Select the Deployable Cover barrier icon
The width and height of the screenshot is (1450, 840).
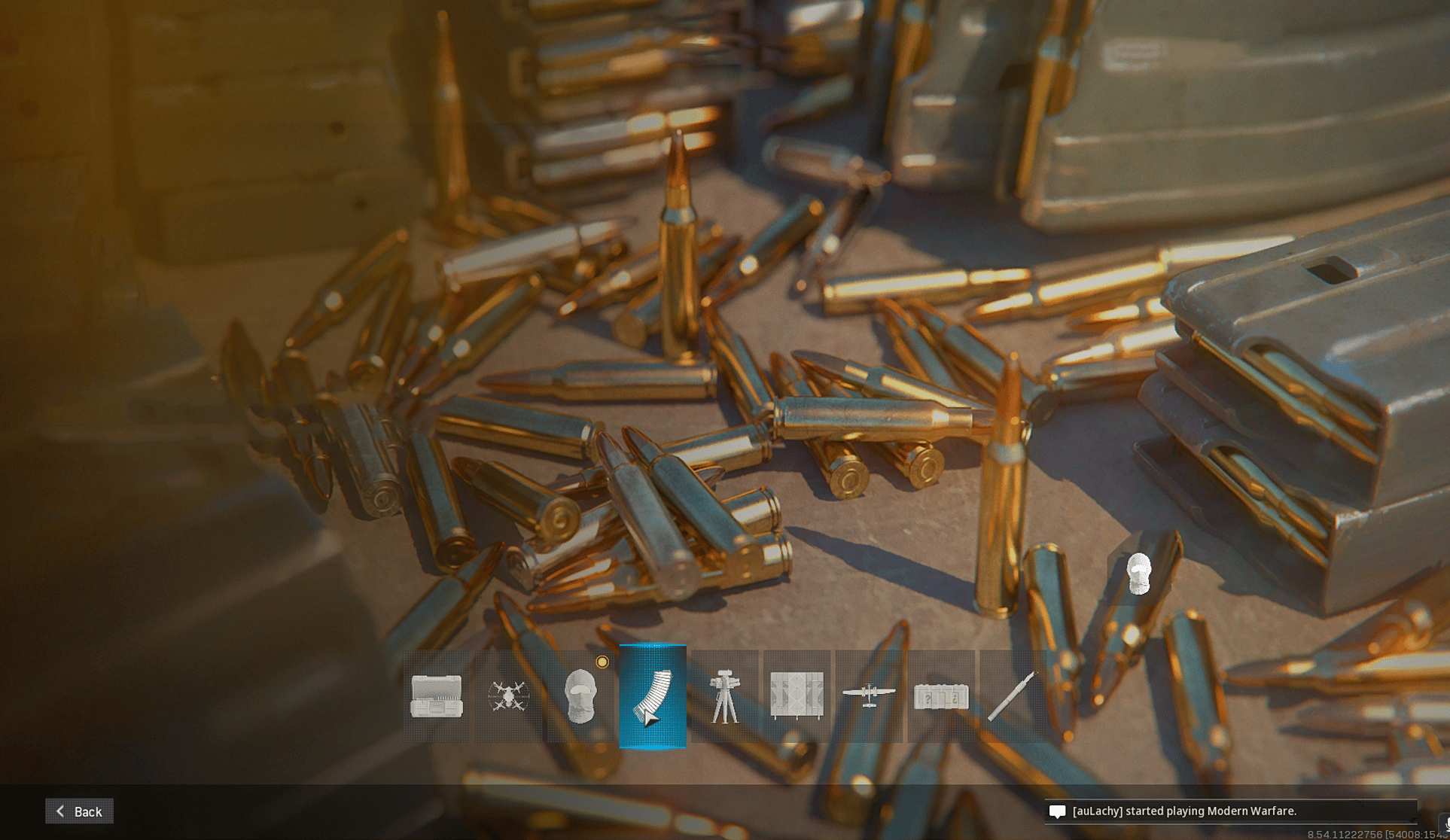[x=797, y=696]
